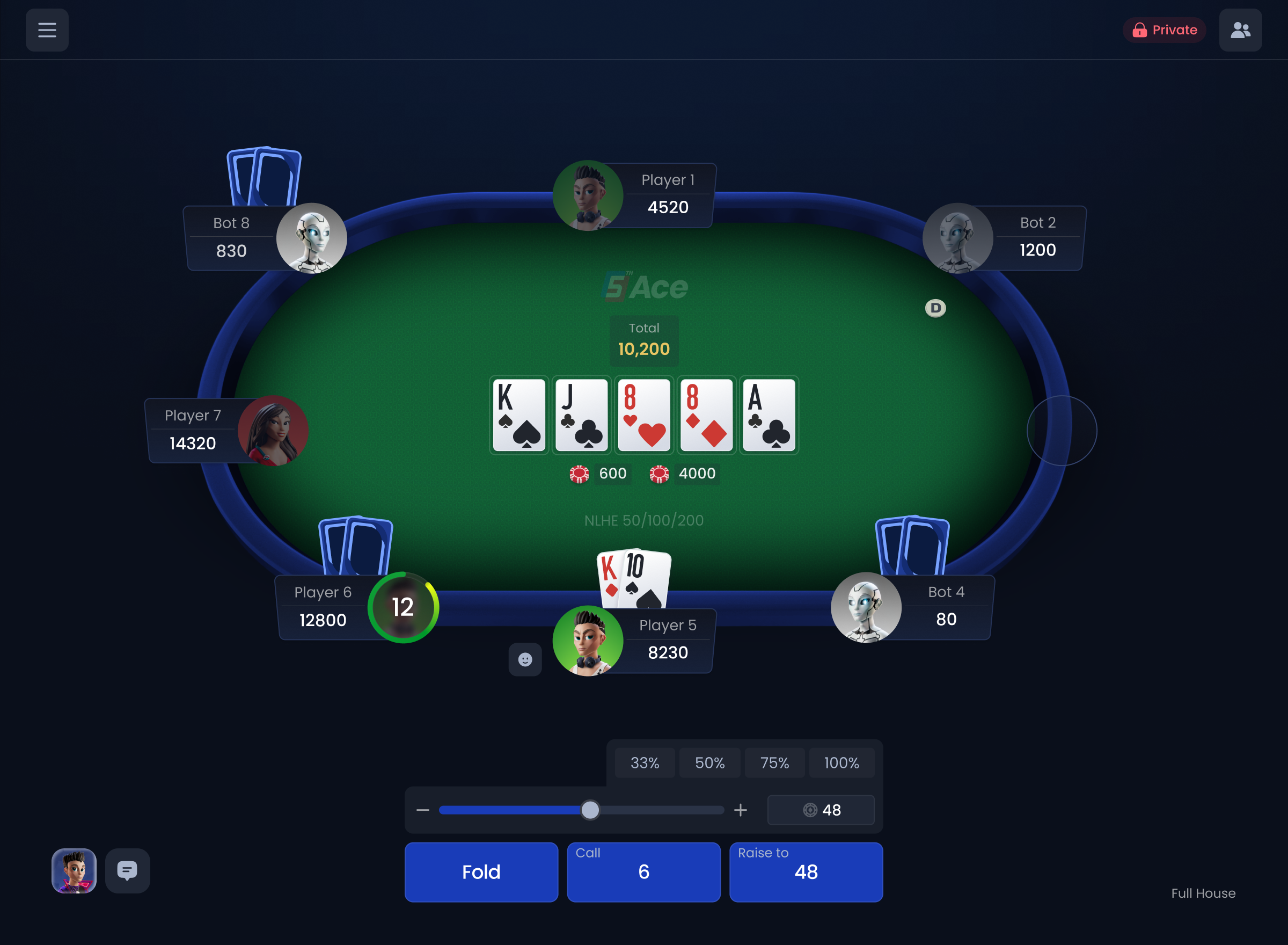
Task: Open the emoji reactions next to Player 5
Action: pyautogui.click(x=525, y=660)
